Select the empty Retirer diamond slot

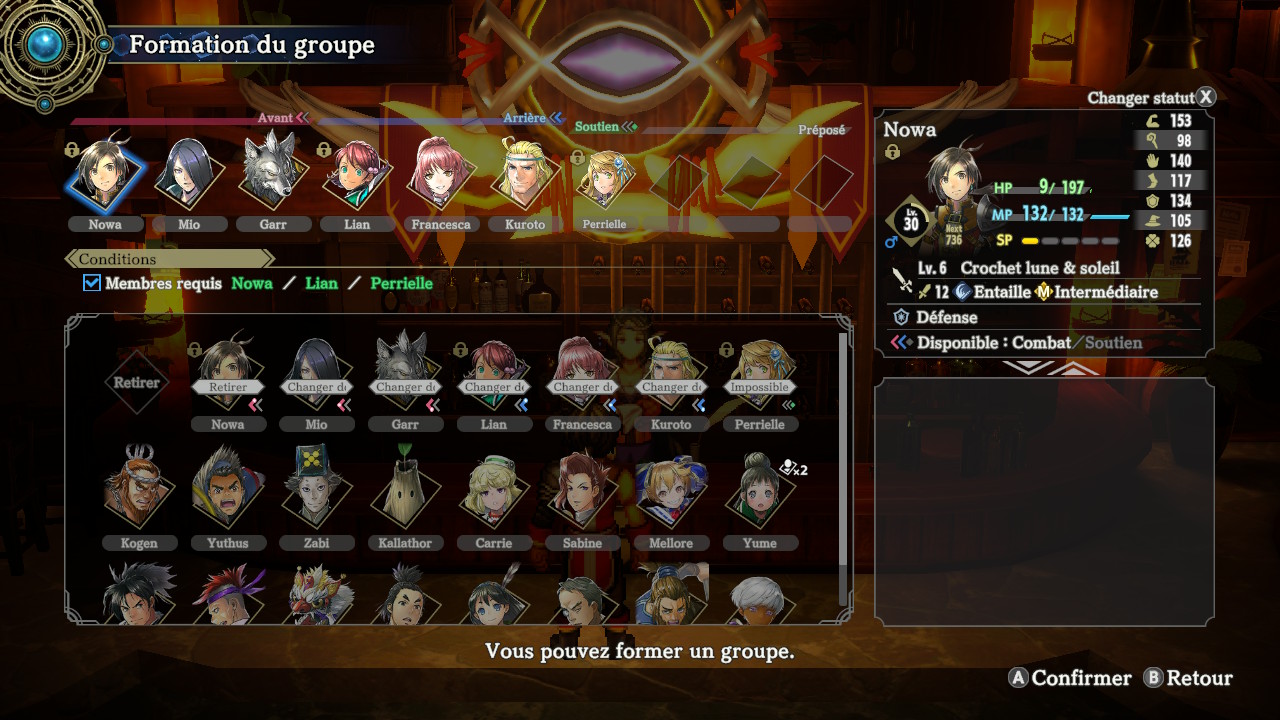(139, 382)
